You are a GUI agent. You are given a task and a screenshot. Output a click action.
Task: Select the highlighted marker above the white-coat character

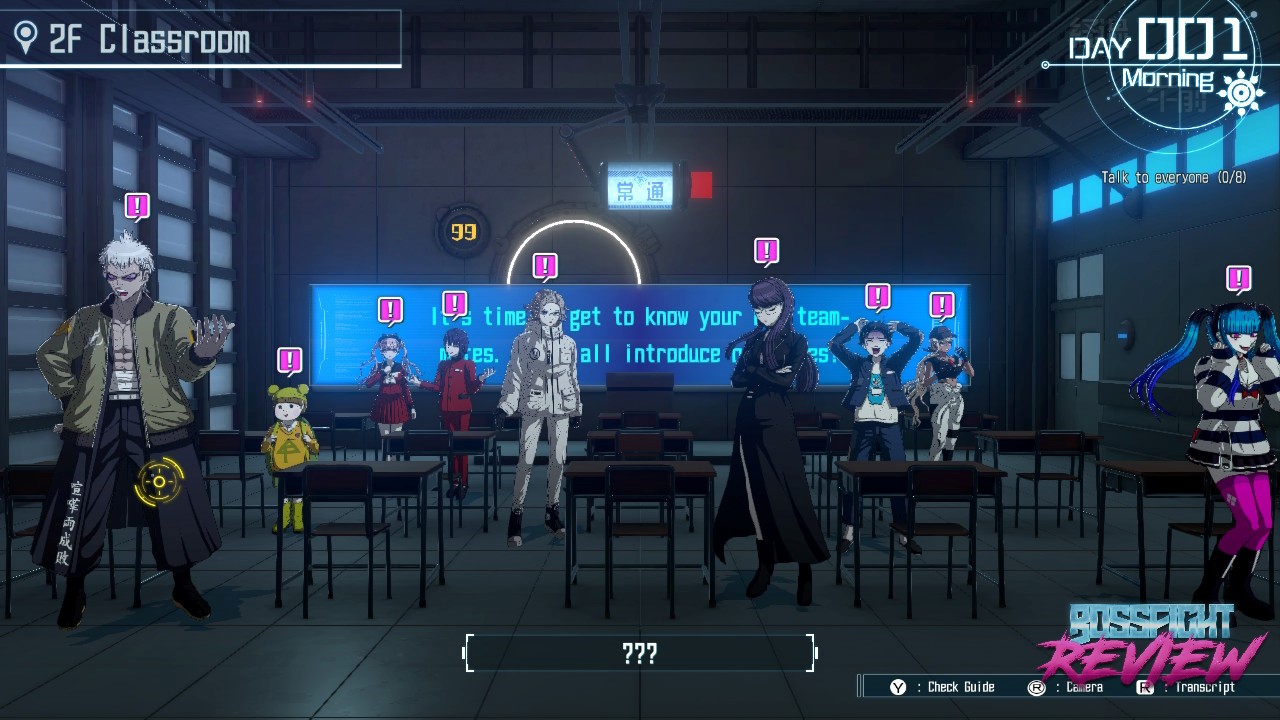pyautogui.click(x=545, y=266)
